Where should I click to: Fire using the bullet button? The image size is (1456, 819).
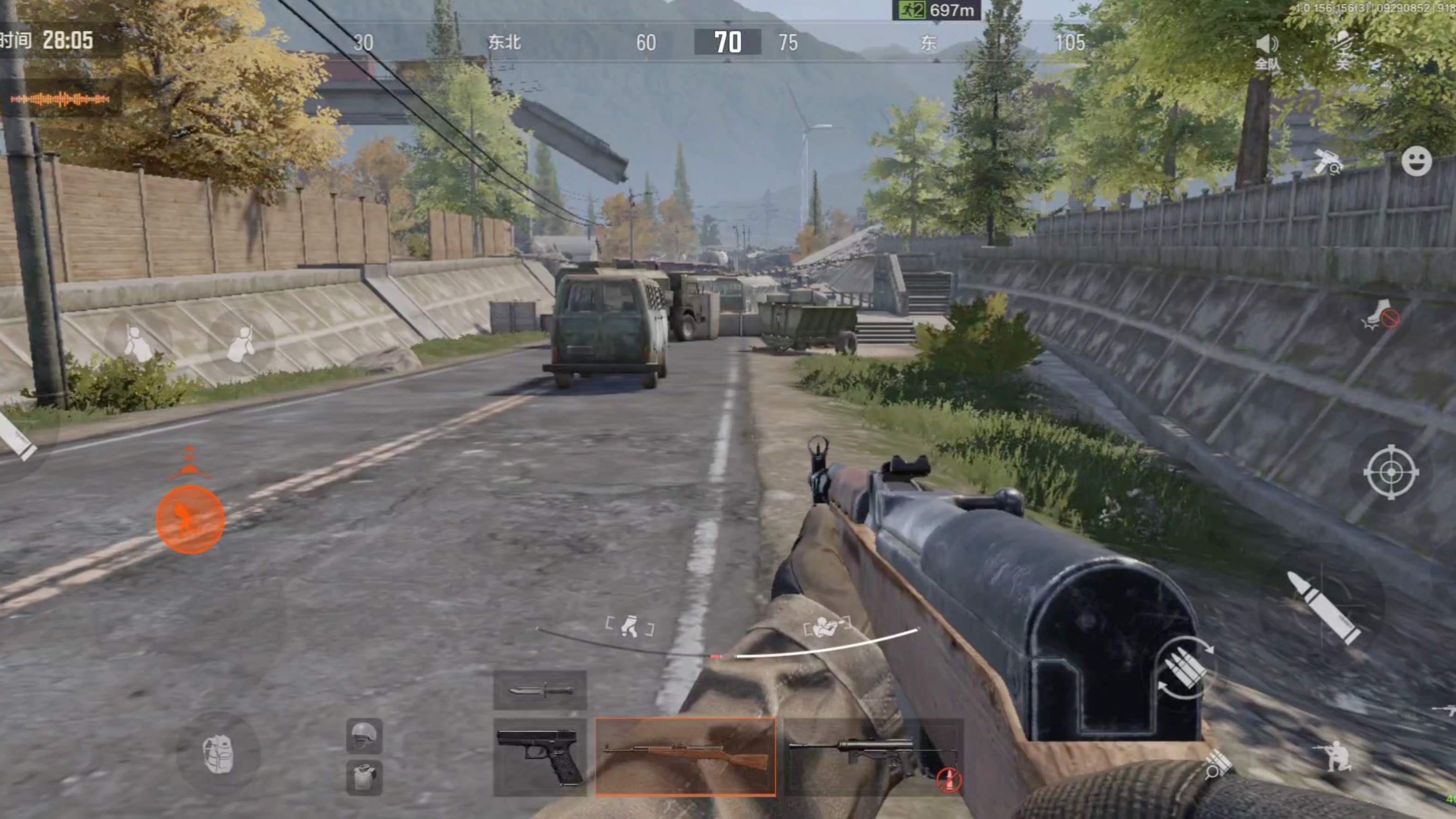[x=1324, y=608]
